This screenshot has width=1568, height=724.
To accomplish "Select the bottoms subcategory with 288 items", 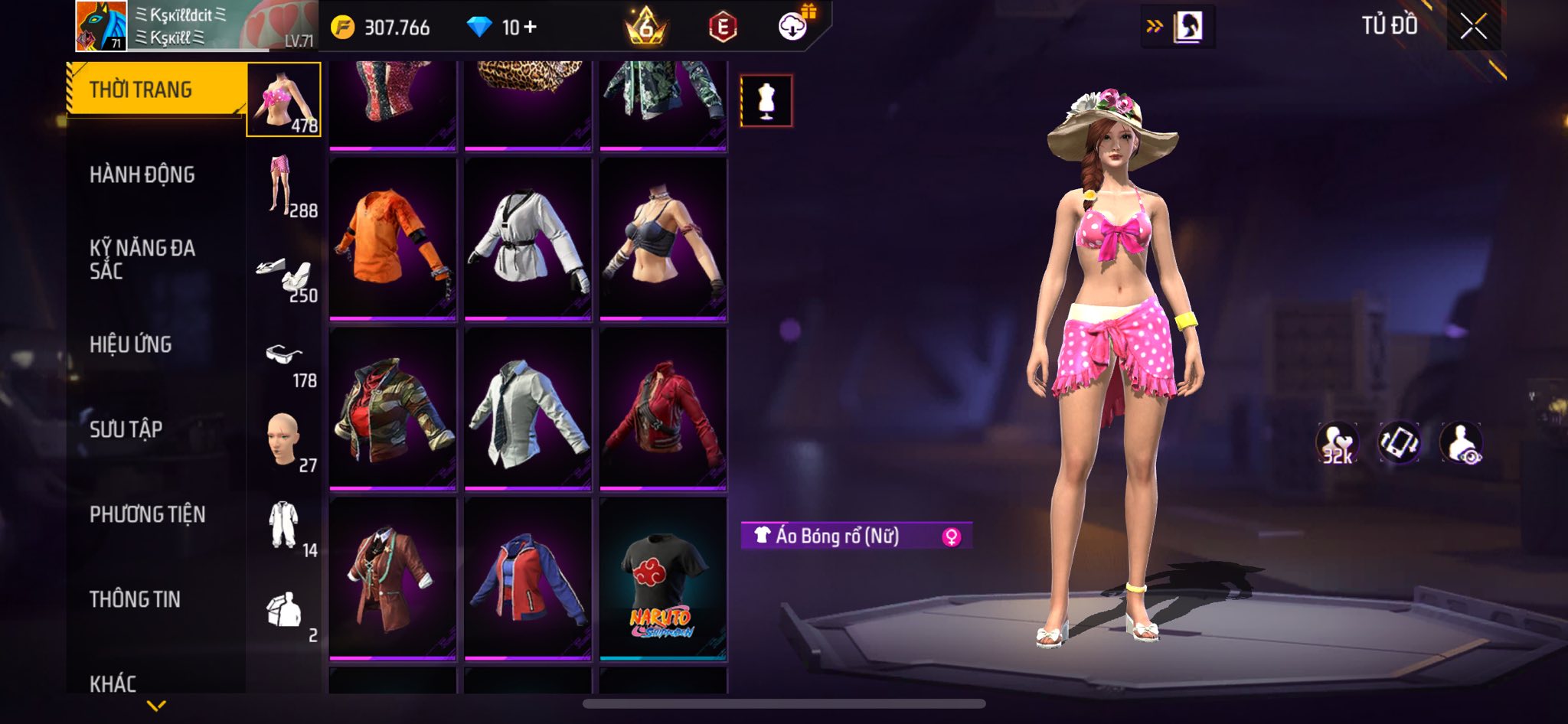I will pos(283,185).
